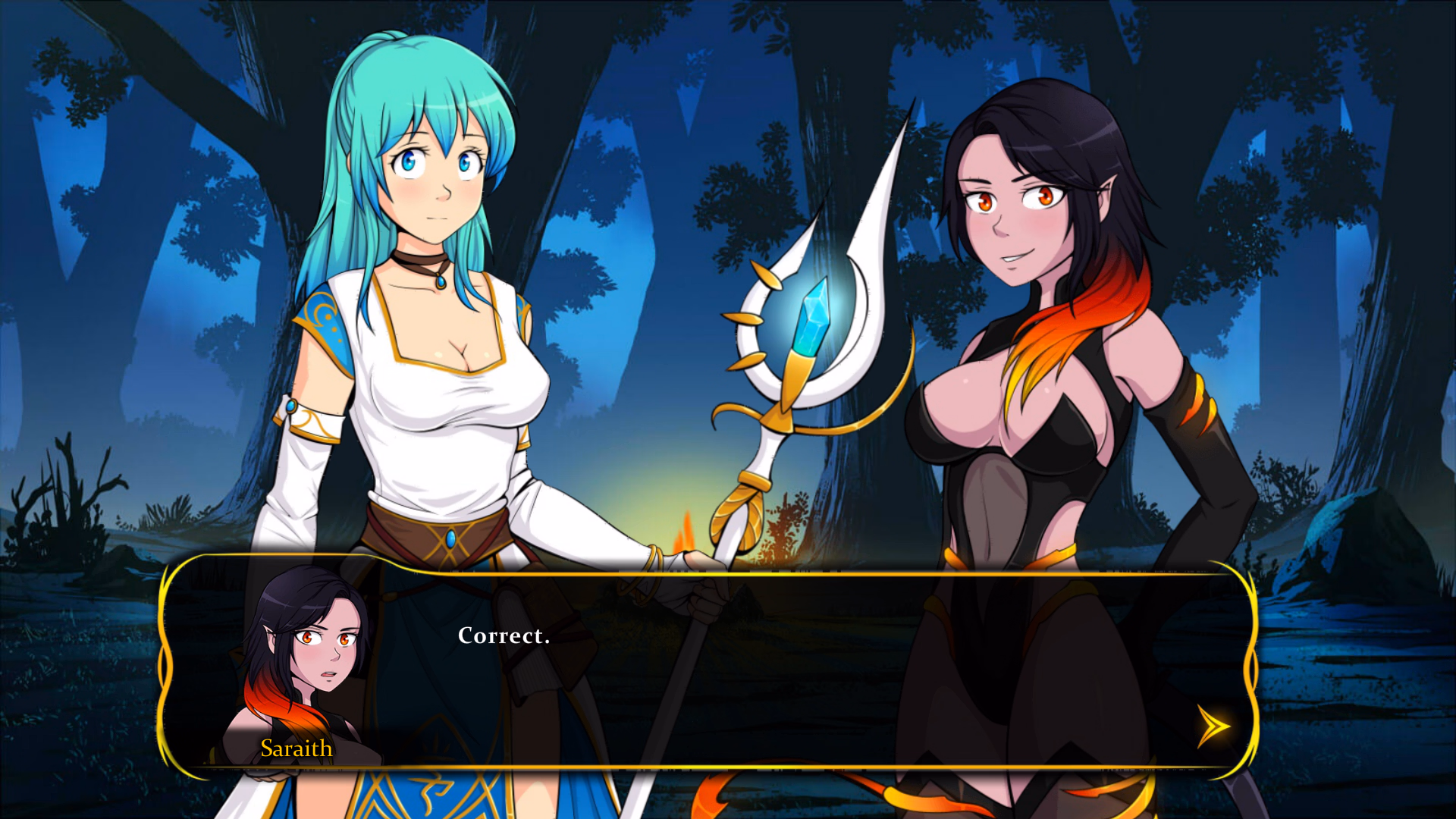Click the dialogue text reading Correct.
1456x819 pixels.
(503, 636)
